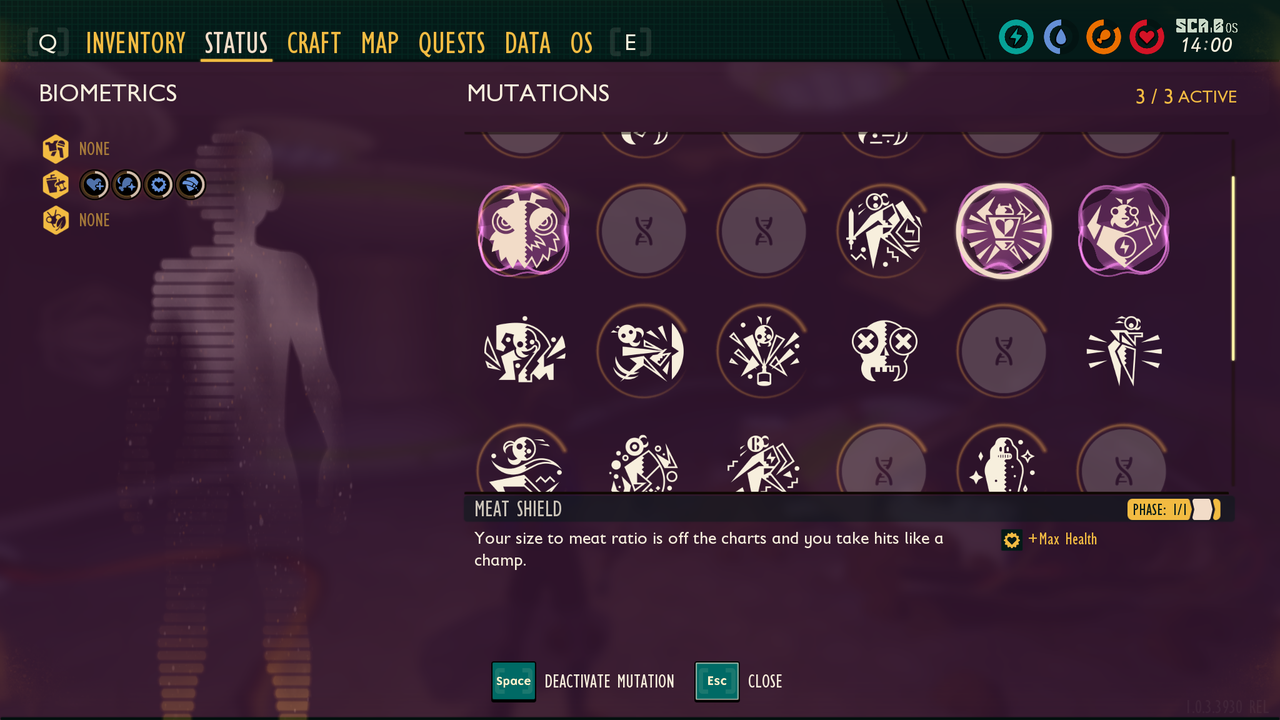Click the blue water droplet status ring
The image size is (1280, 720).
click(1060, 37)
